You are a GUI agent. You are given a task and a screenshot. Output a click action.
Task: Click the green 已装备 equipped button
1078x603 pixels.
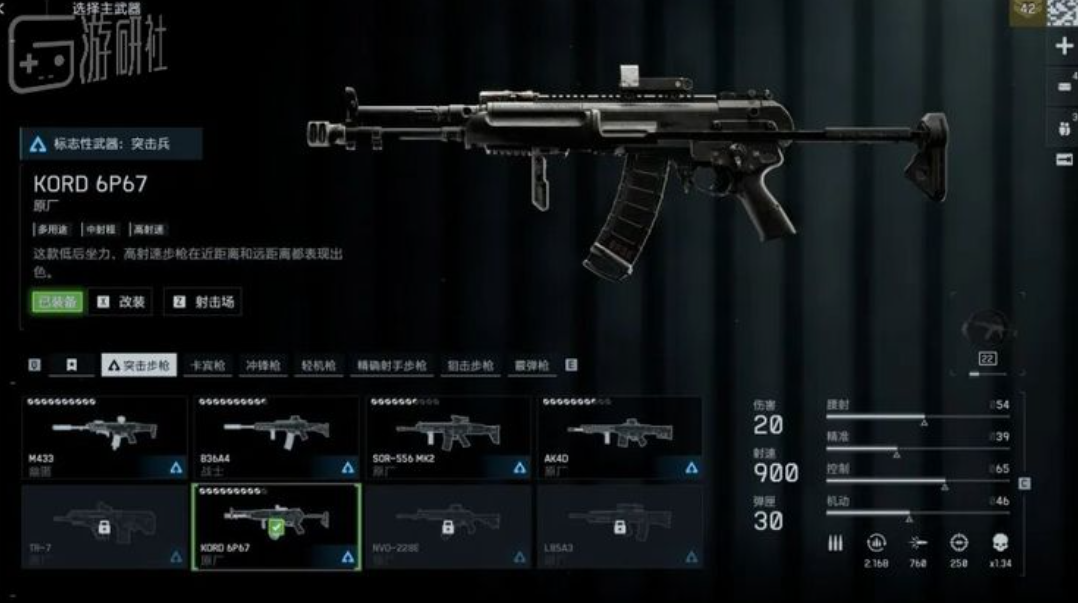[57, 302]
